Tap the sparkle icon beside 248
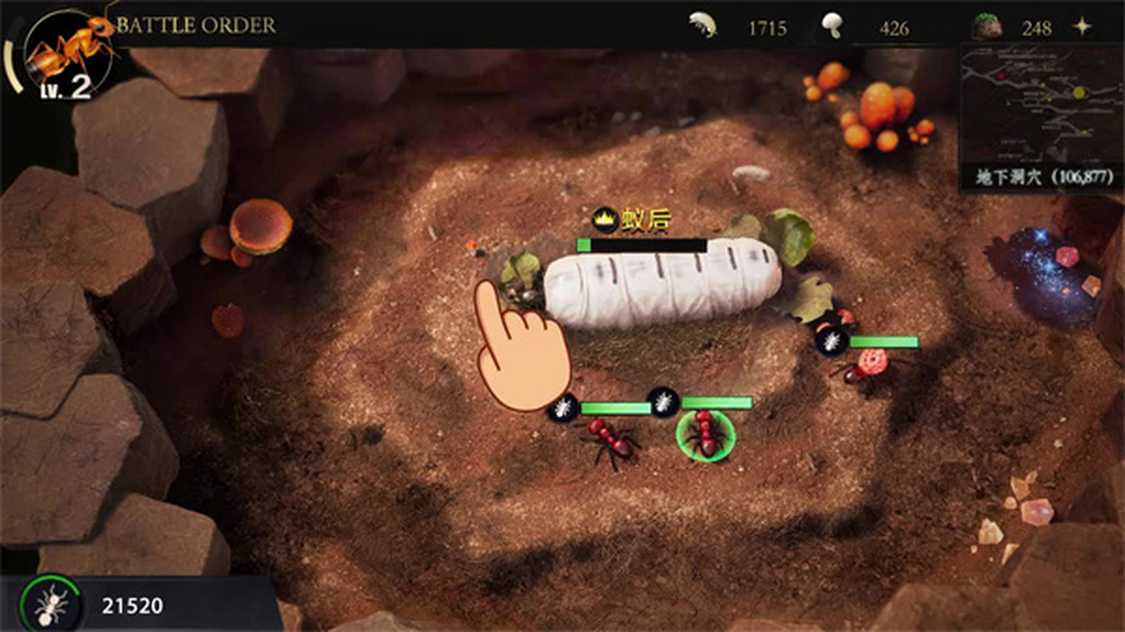The width and height of the screenshot is (1125, 632). click(x=1082, y=27)
